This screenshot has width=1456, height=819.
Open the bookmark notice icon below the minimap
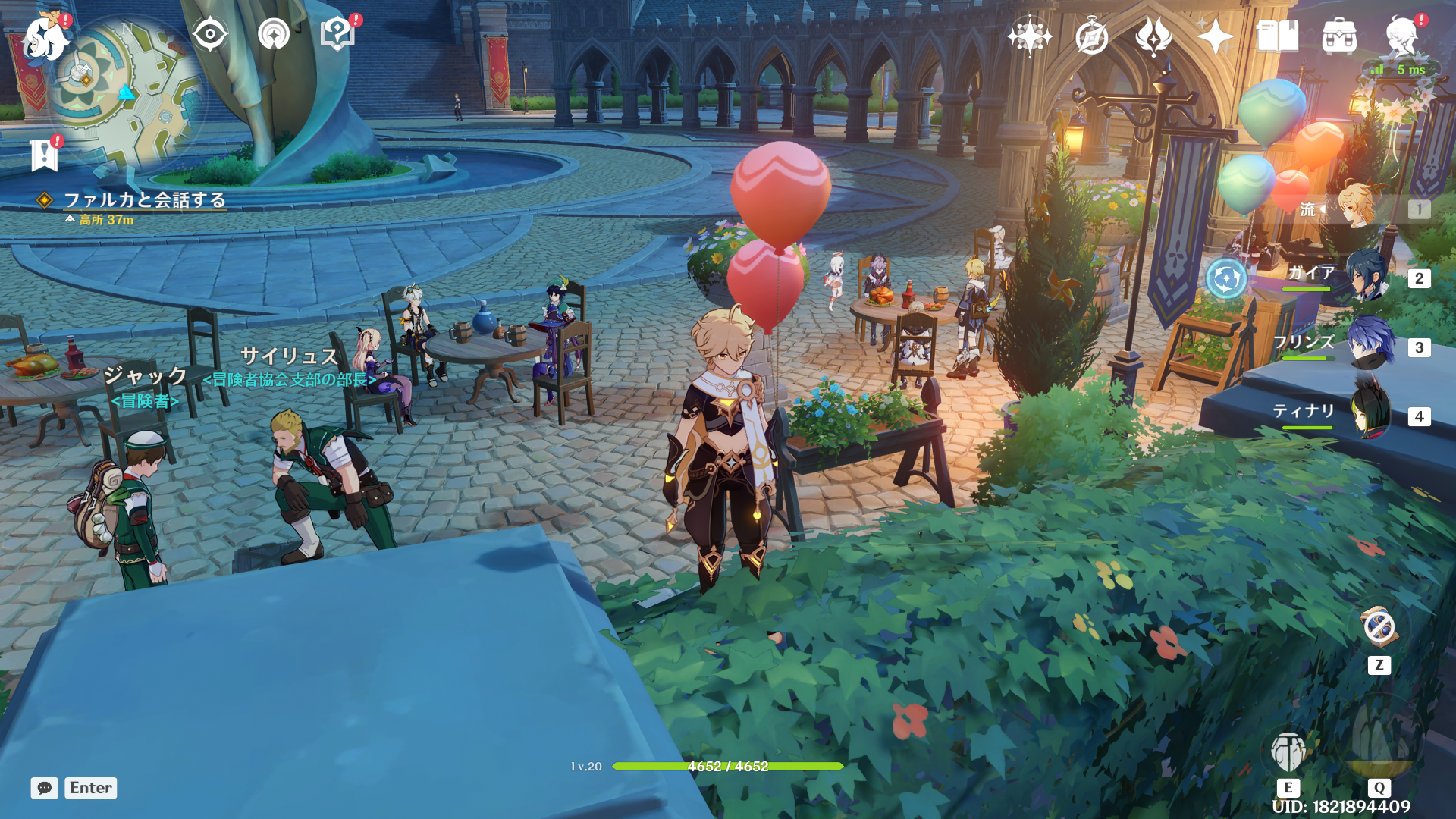[x=44, y=155]
